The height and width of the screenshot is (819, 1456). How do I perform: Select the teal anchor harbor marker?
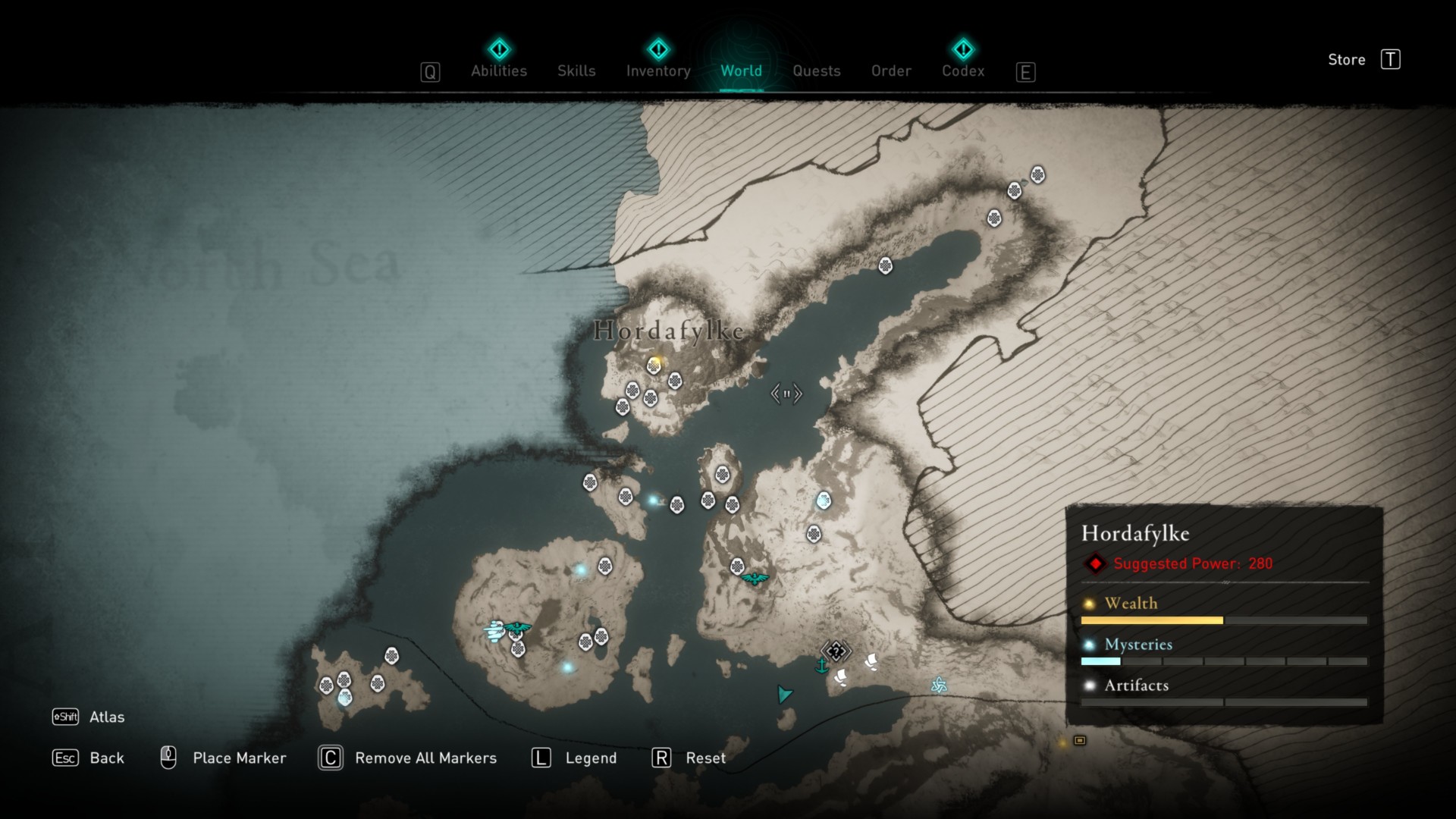click(821, 667)
